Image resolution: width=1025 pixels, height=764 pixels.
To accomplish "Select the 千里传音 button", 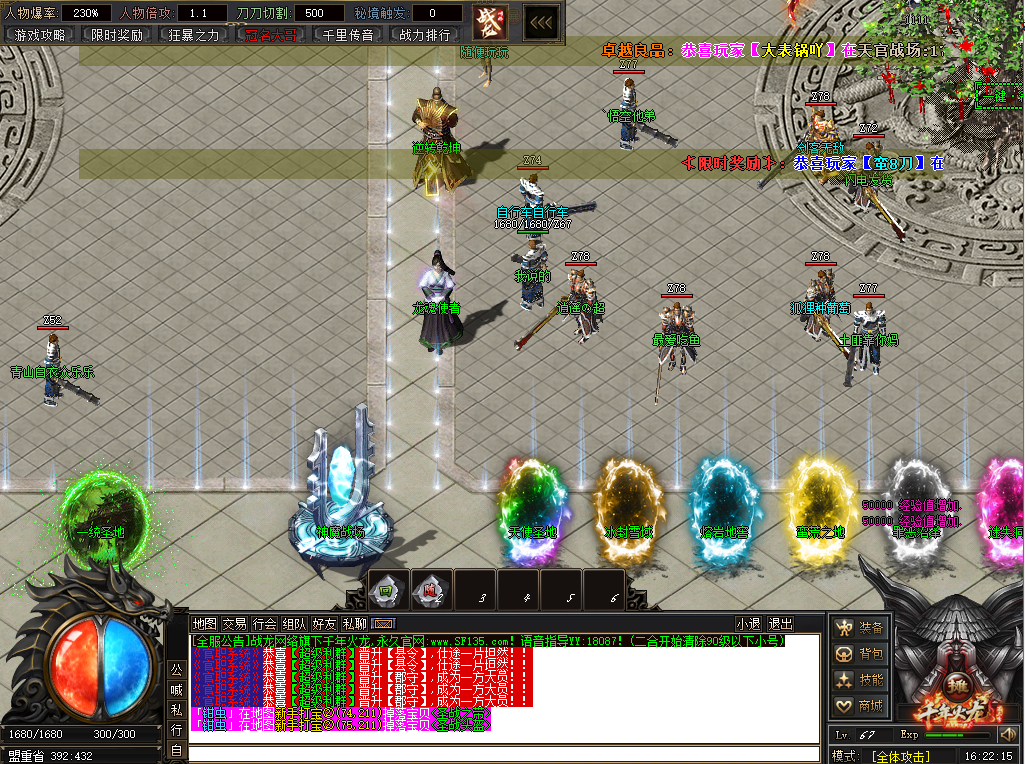I will point(348,34).
